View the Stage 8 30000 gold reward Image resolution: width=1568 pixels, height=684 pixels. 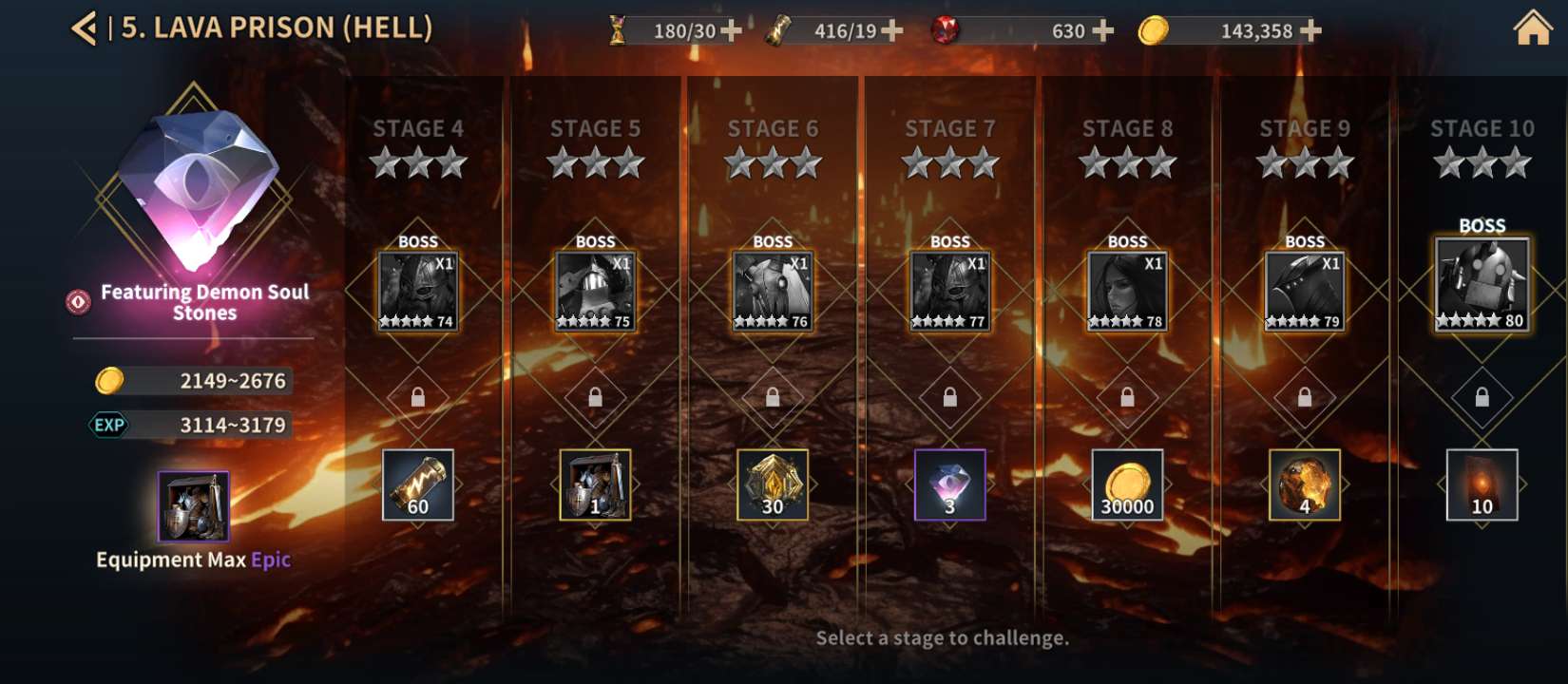[x=1127, y=485]
